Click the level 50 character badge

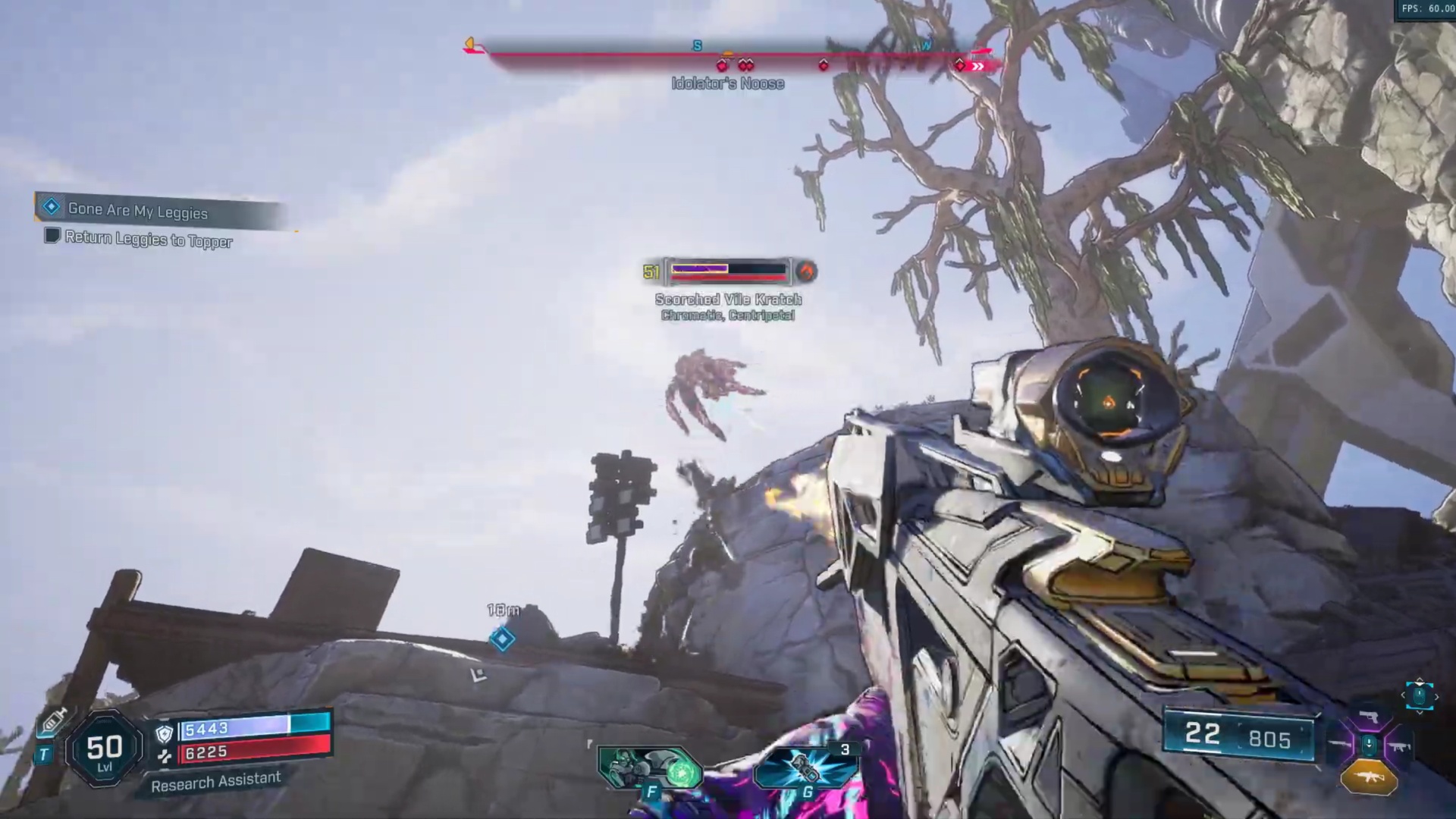pos(105,750)
